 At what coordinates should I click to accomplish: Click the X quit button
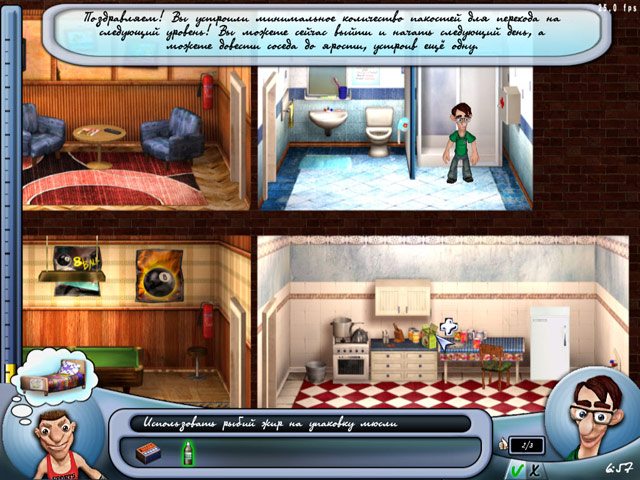[535, 469]
